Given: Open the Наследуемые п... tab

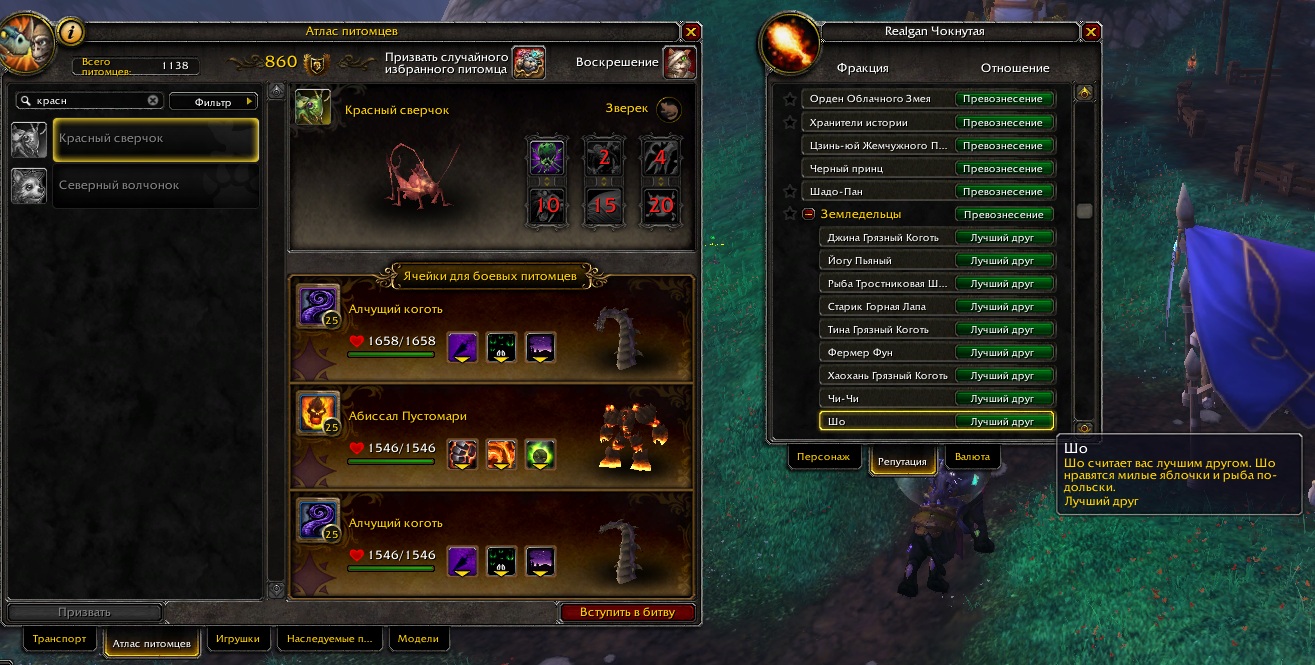Looking at the screenshot, I should (329, 638).
